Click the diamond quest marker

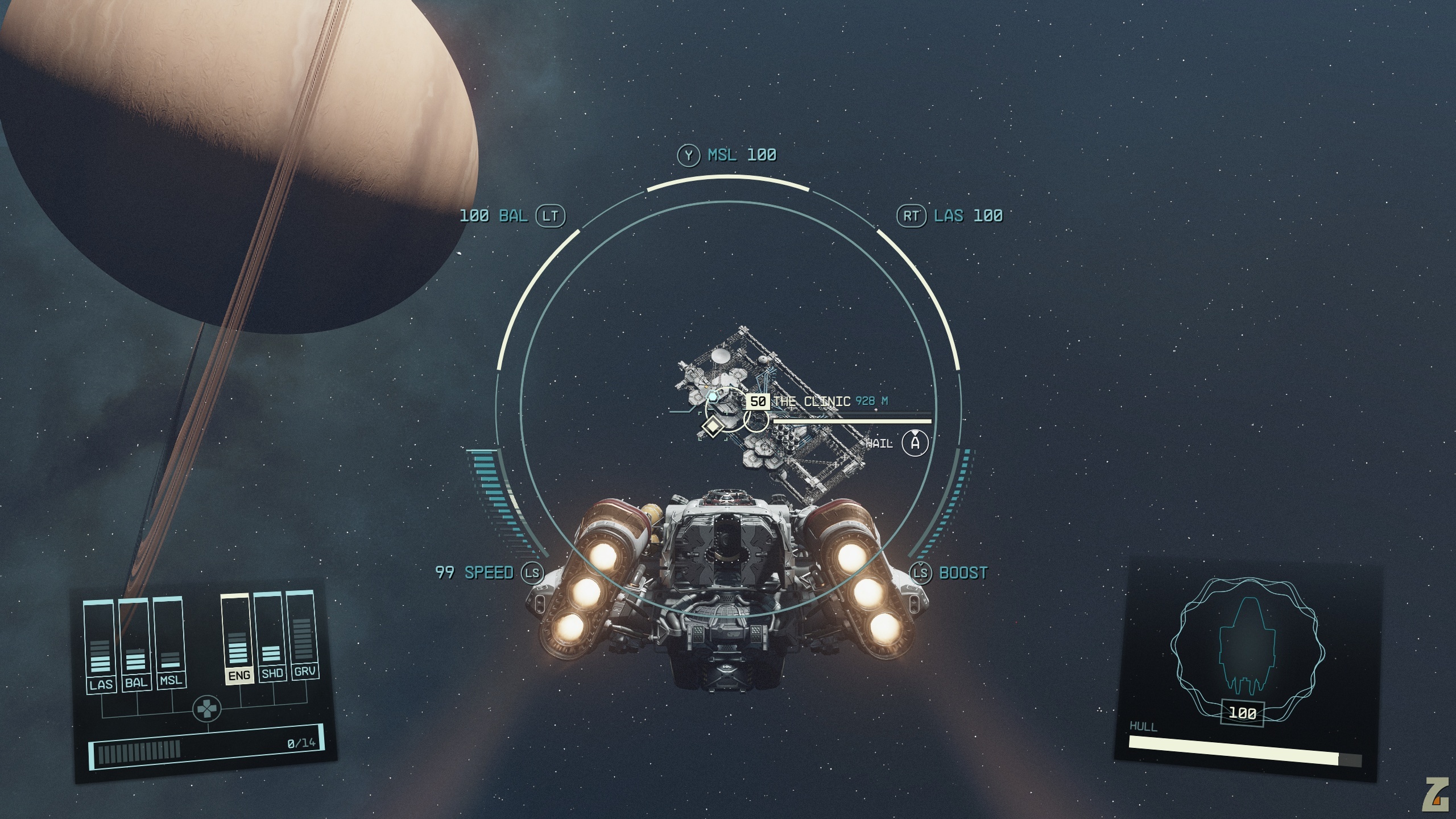click(712, 425)
